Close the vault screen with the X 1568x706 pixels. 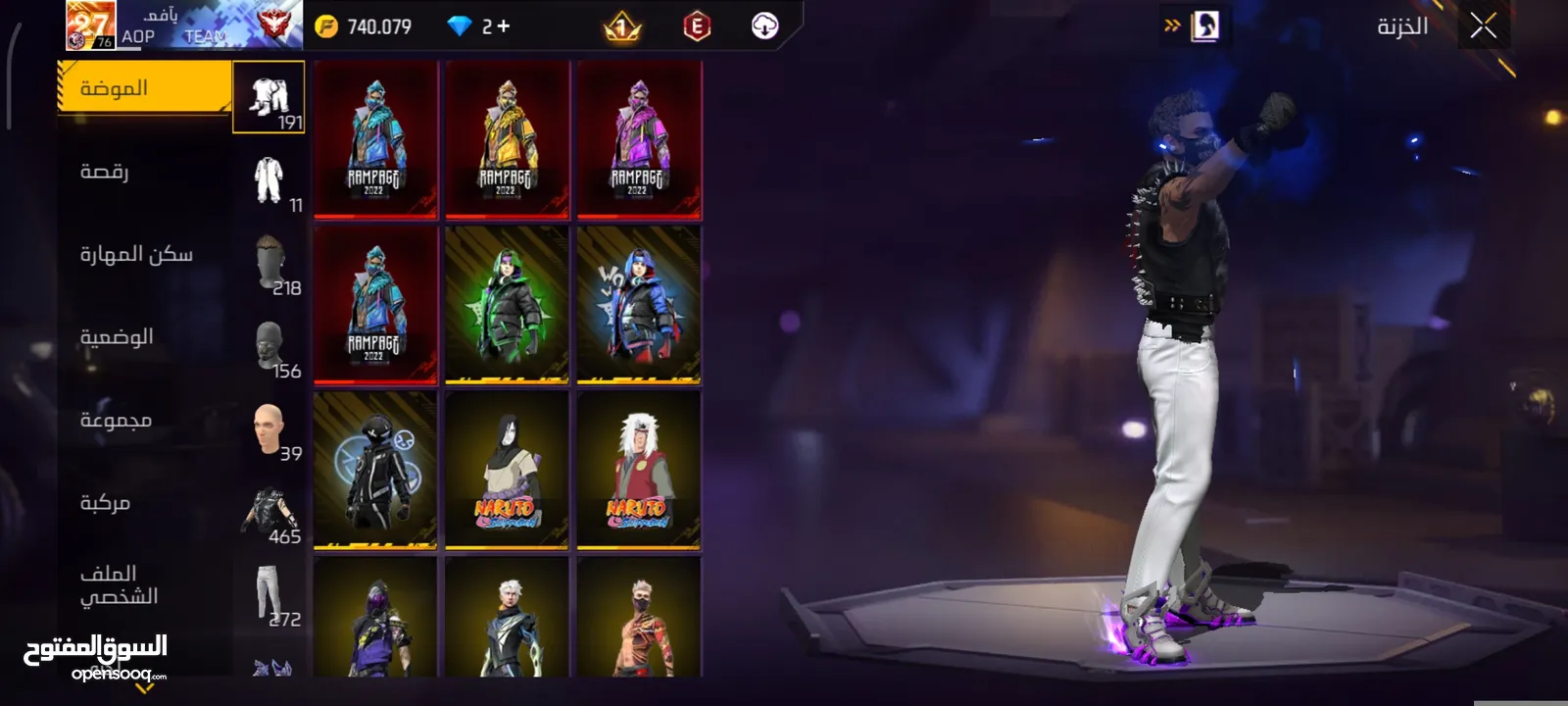coord(1483,26)
